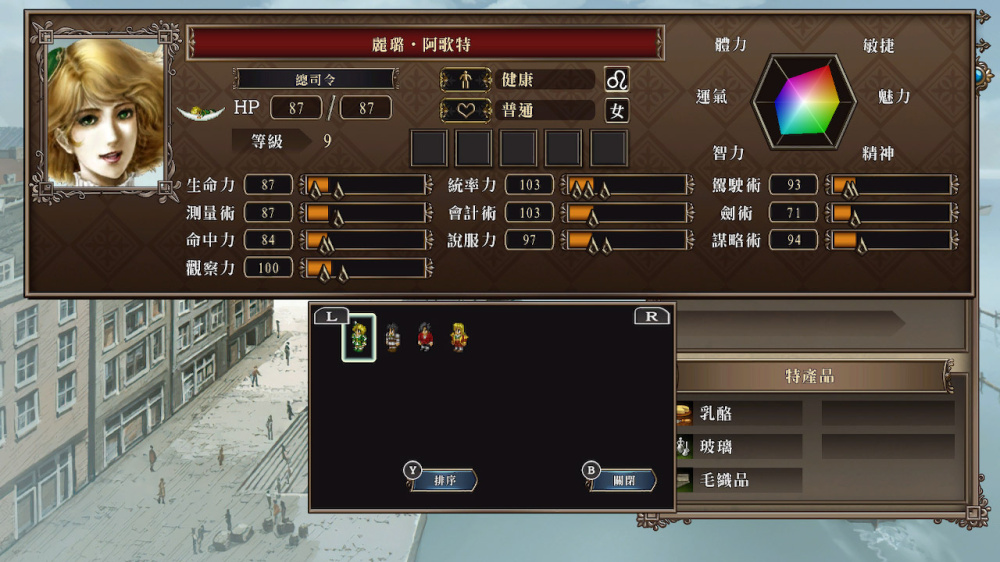Click the 毛織品 woolens specialty item
Screen dimensions: 1000x562
coord(740,480)
